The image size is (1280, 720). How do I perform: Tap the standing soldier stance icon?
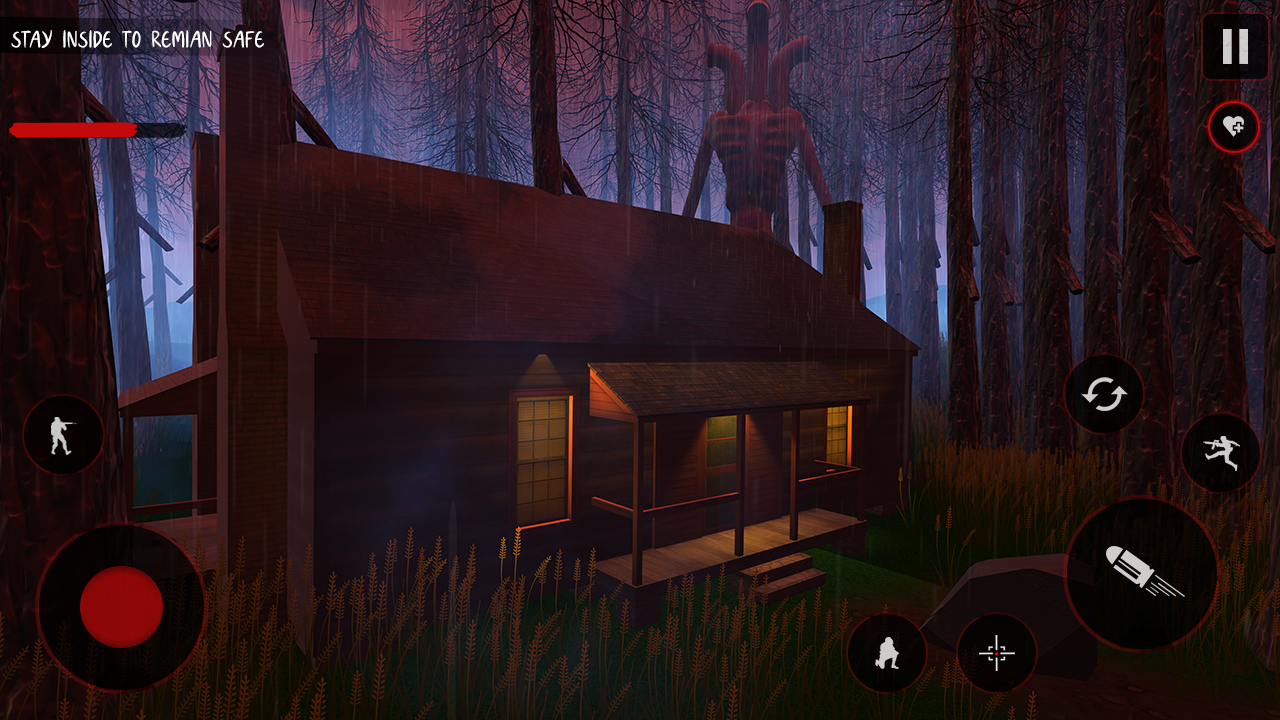pos(63,435)
